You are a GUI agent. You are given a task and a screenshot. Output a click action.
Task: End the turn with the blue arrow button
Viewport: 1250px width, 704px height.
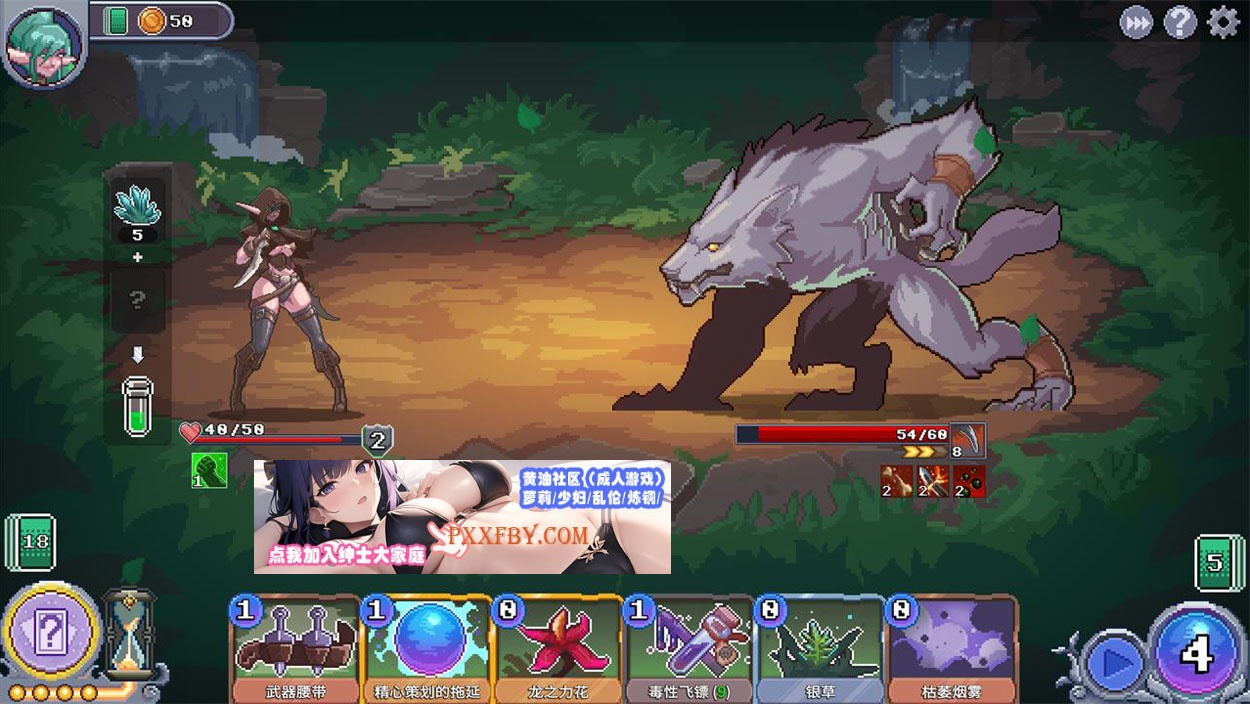[1113, 661]
